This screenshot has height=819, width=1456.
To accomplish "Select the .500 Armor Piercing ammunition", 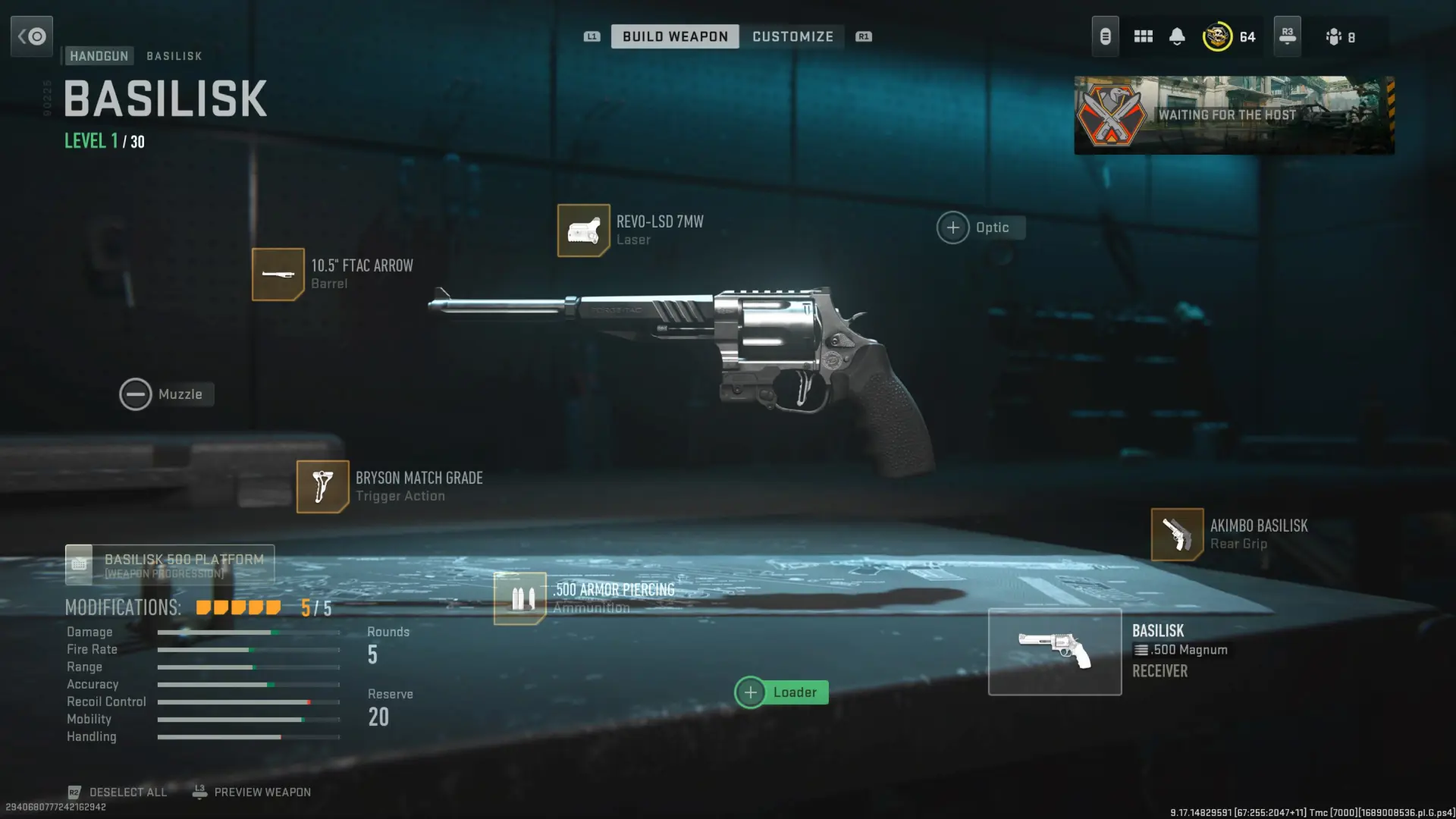I will (x=519, y=598).
